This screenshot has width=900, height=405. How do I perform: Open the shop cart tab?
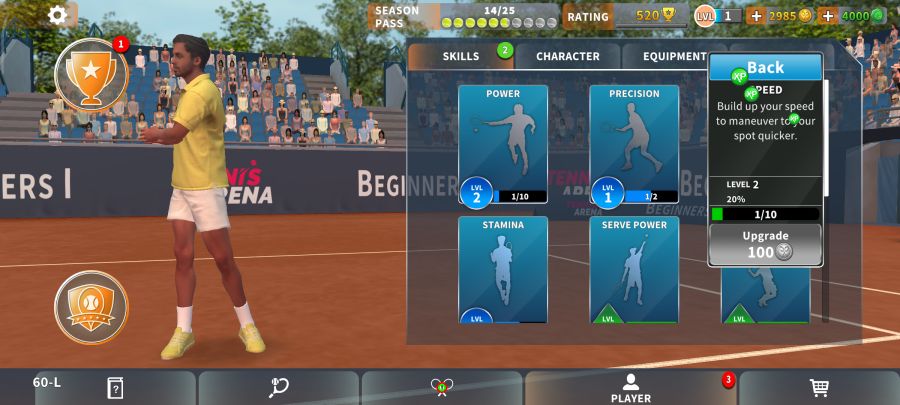click(819, 388)
